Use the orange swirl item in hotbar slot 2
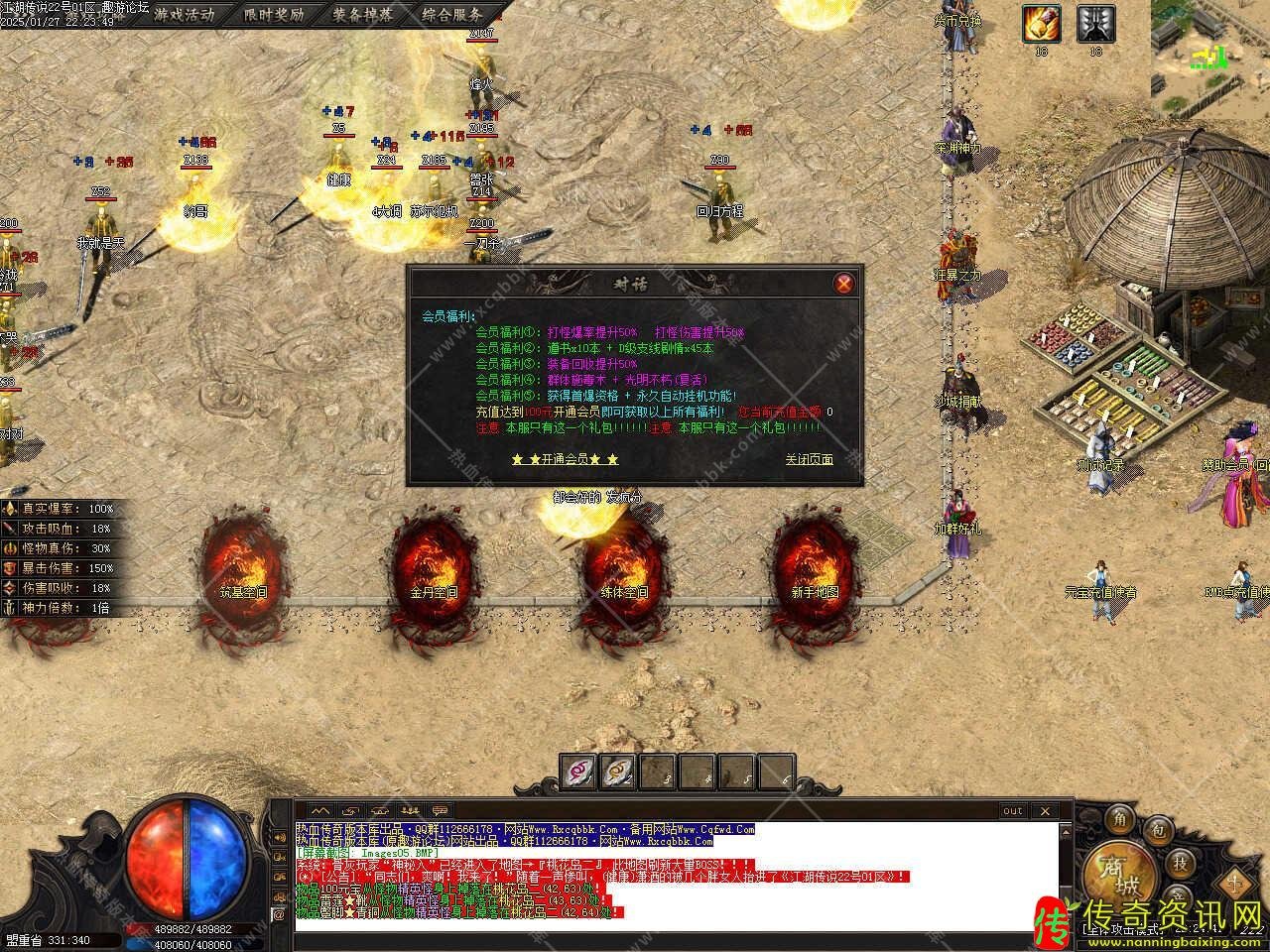 tap(617, 769)
